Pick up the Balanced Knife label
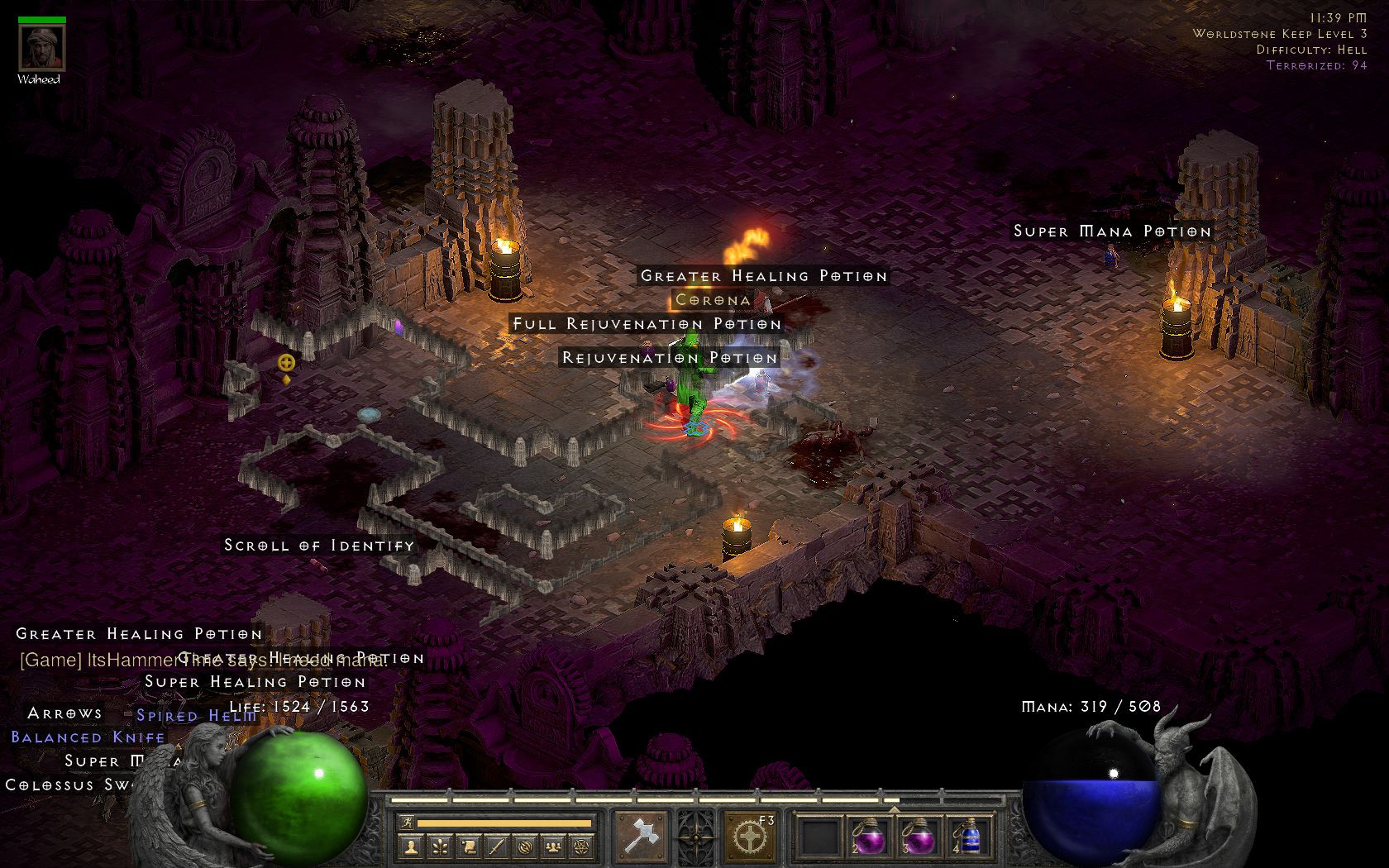 point(88,737)
